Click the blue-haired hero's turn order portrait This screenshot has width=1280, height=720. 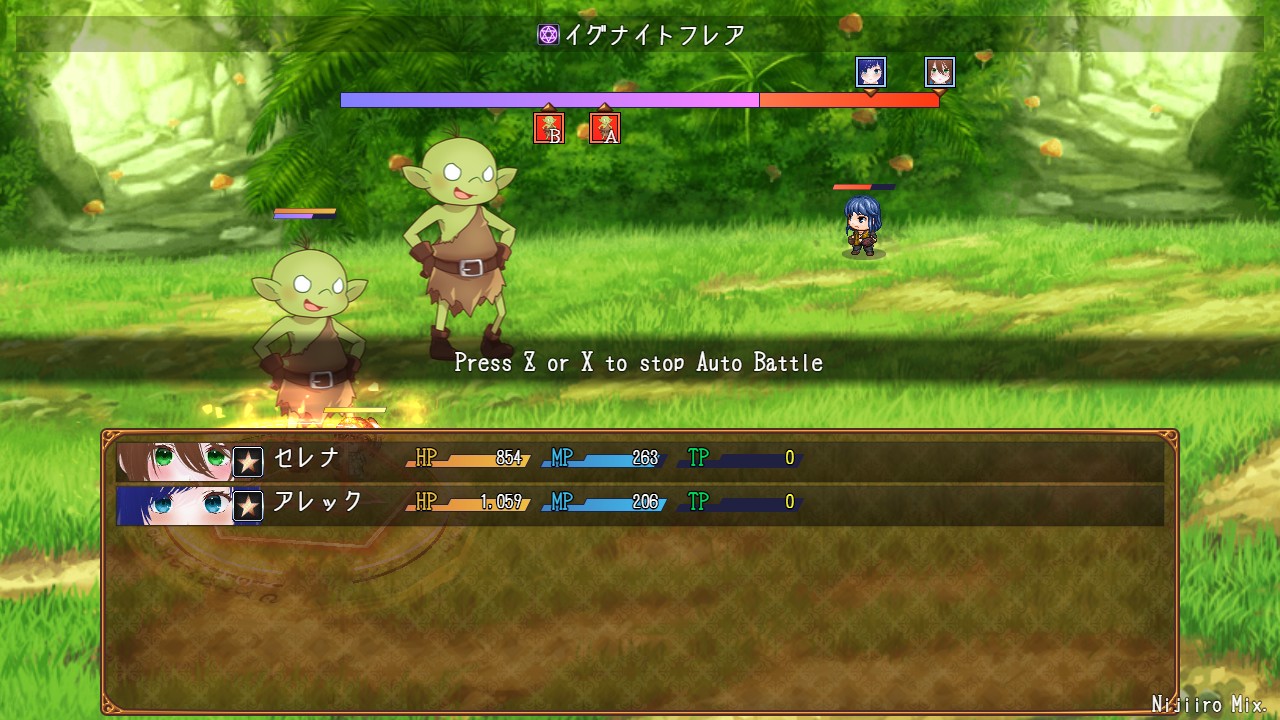click(871, 72)
